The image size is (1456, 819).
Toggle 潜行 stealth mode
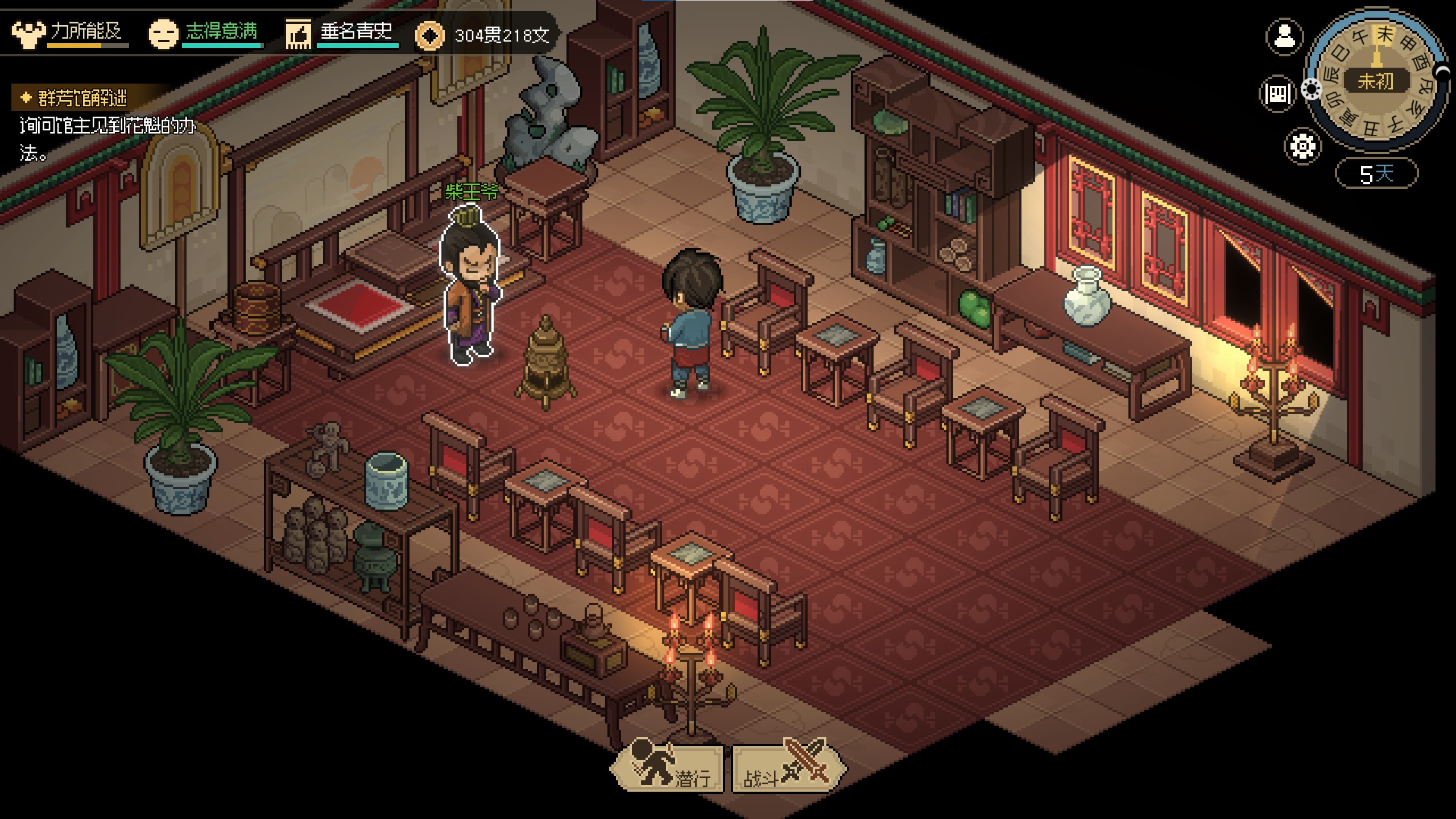pos(668,769)
